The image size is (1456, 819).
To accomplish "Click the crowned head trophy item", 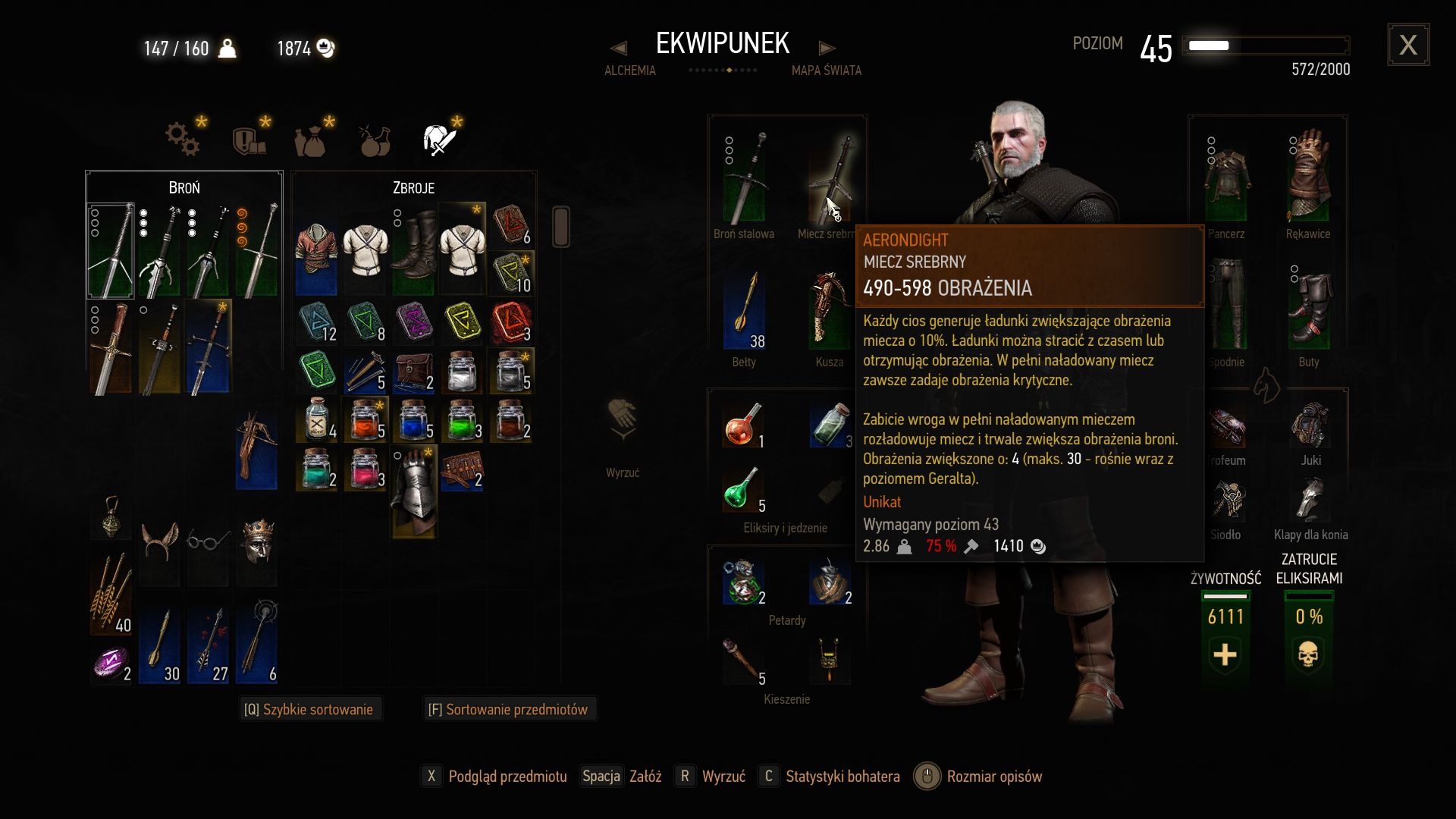I will pyautogui.click(x=257, y=541).
